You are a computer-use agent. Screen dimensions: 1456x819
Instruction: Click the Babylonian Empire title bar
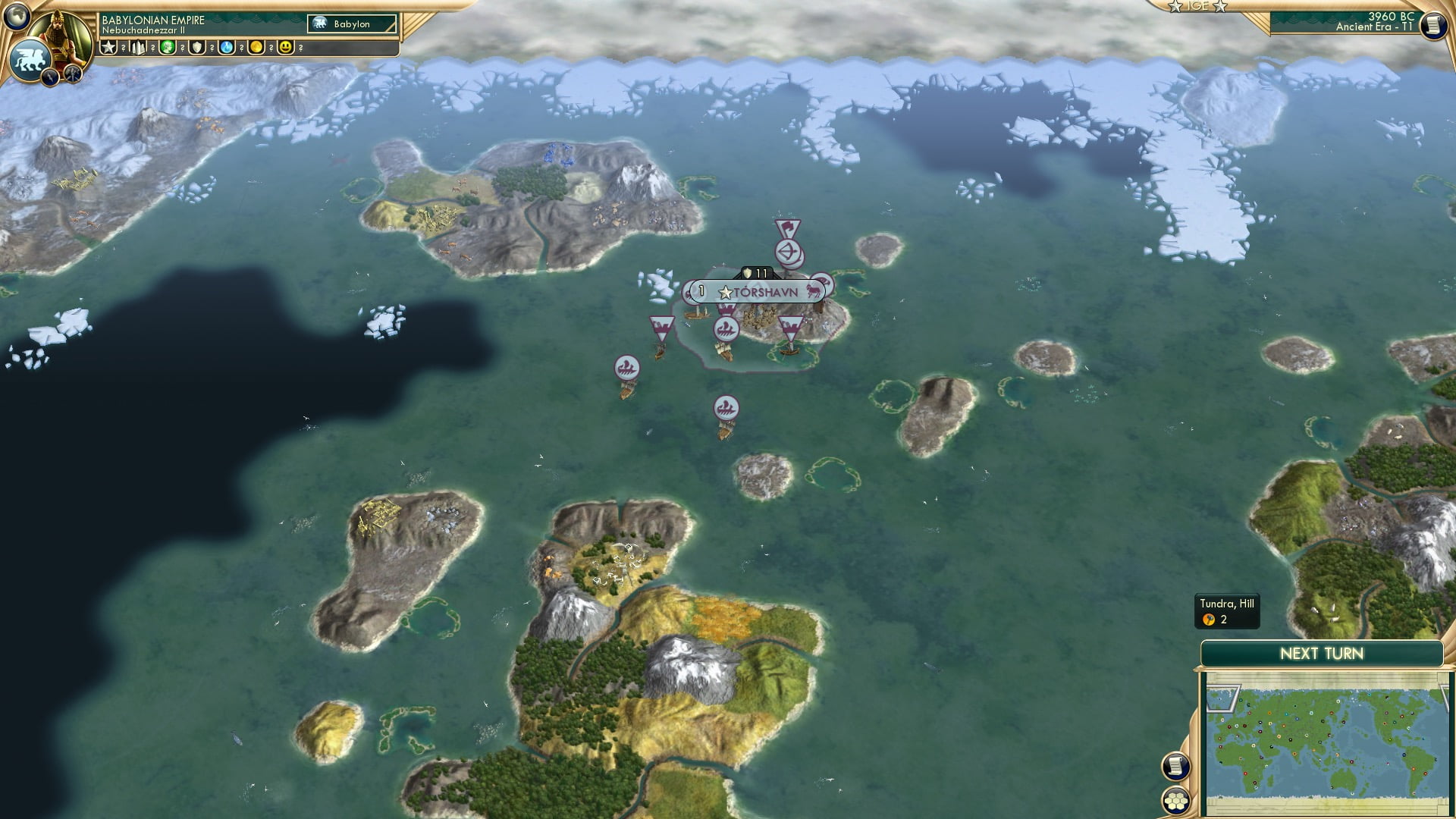tap(152, 19)
